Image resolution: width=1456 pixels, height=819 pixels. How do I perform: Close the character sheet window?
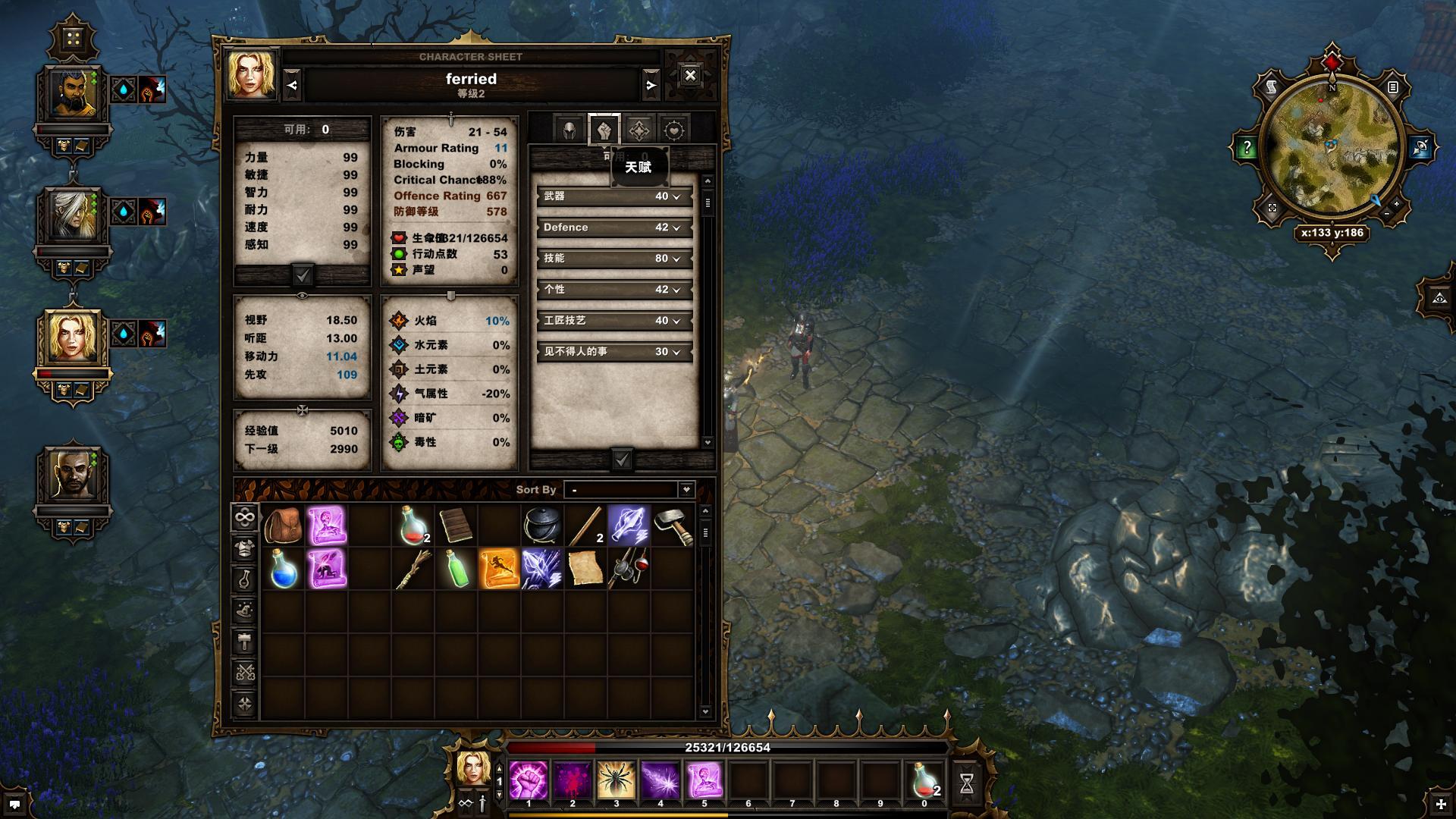pyautogui.click(x=690, y=75)
